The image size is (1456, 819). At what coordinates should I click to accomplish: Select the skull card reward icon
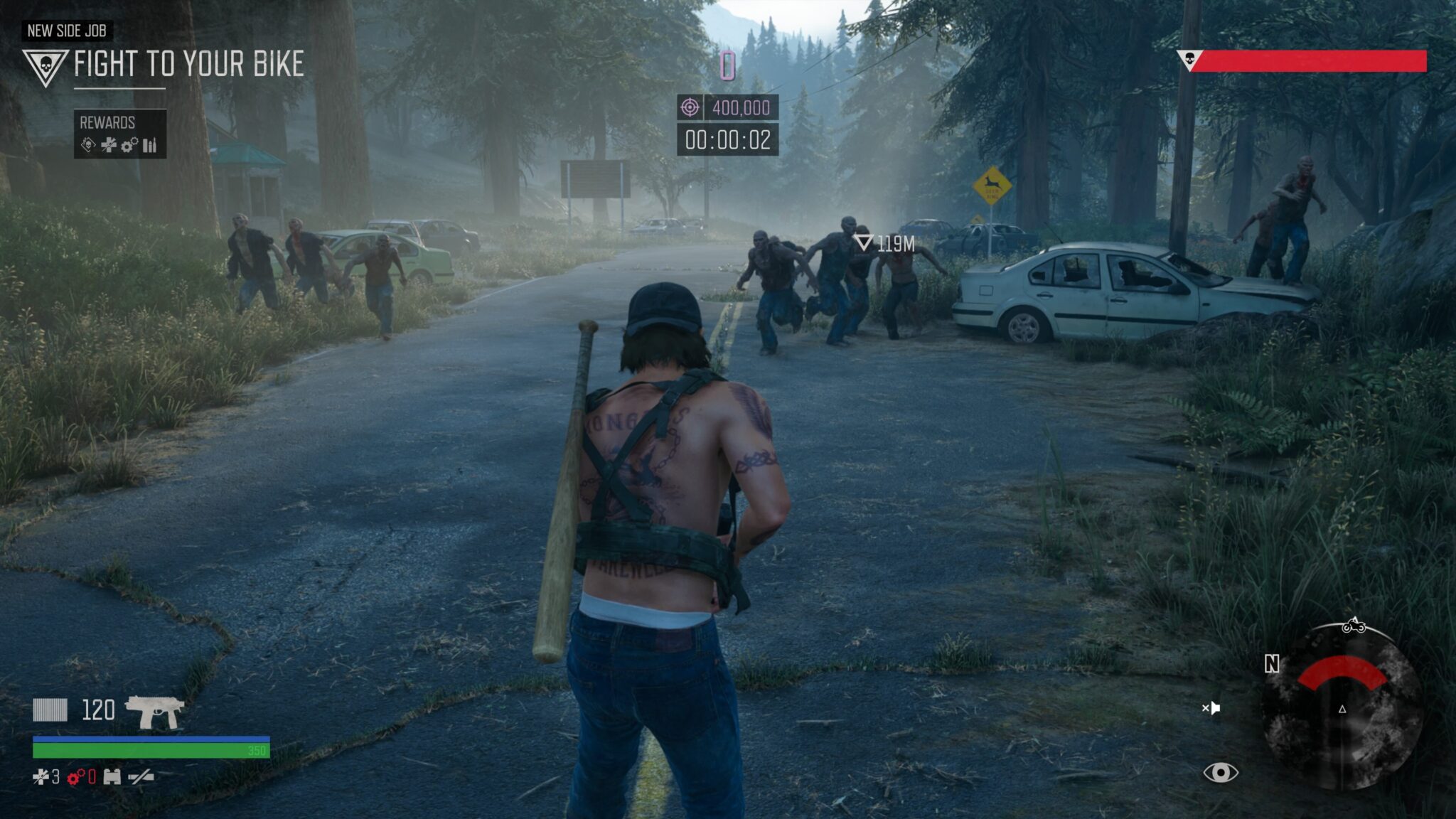[88, 146]
